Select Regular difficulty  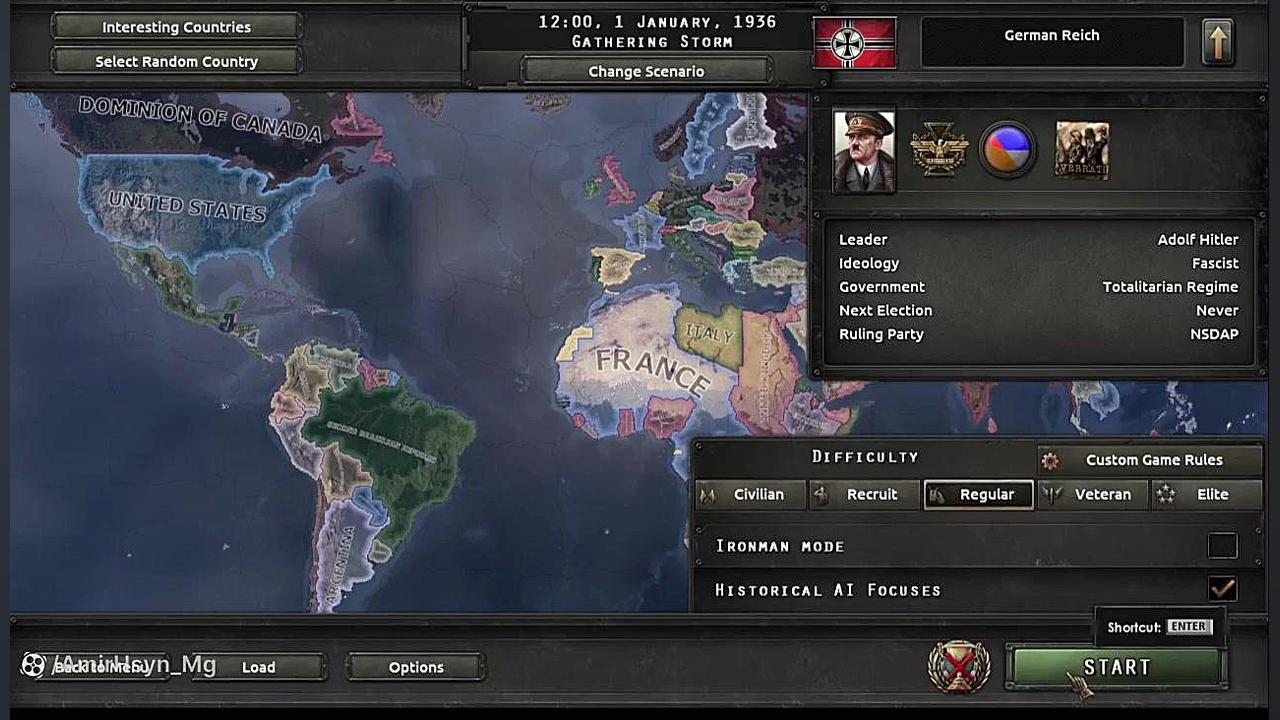point(980,494)
